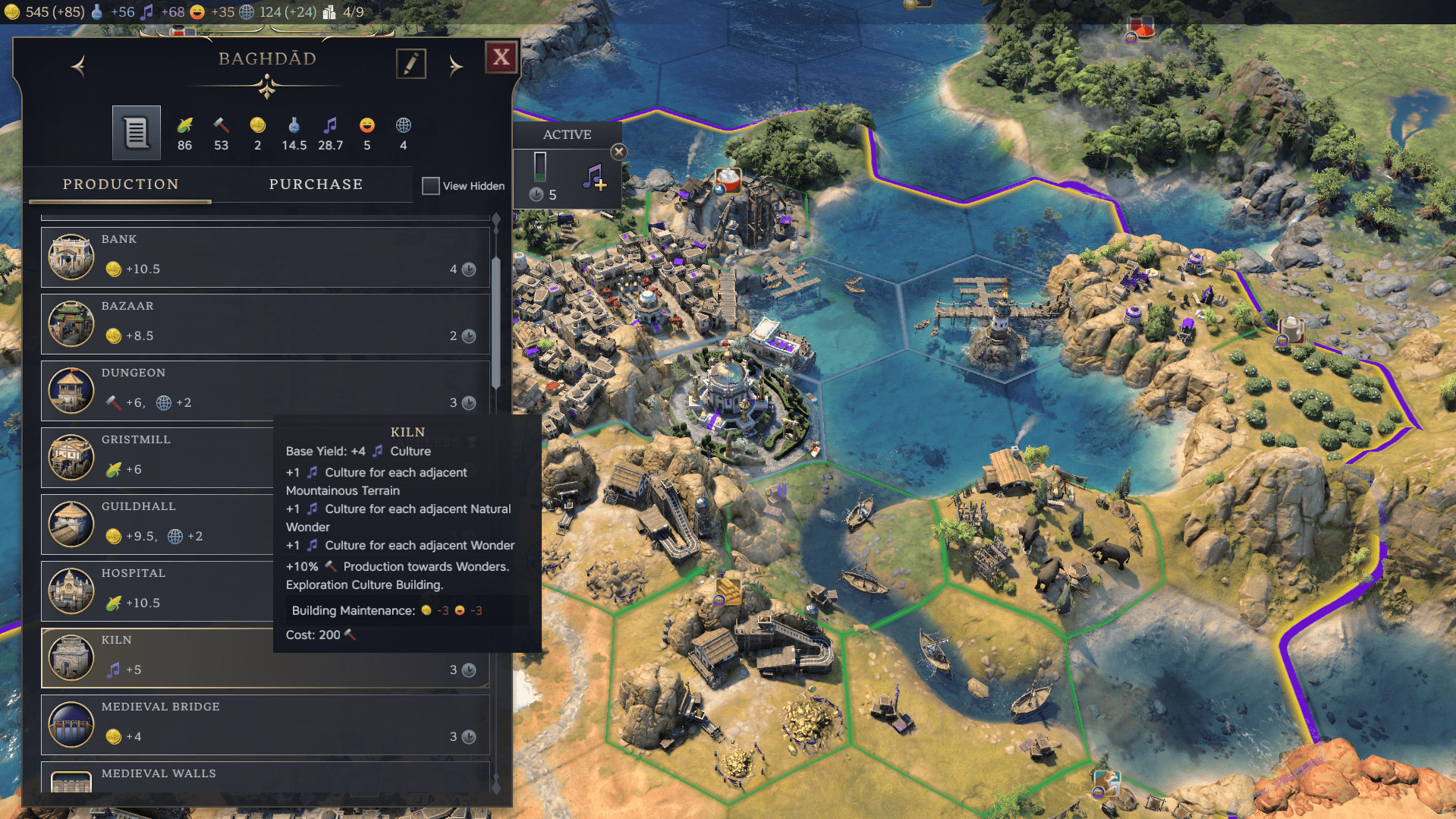Click the active culture project icon
This screenshot has height=819, width=1456.
pyautogui.click(x=594, y=177)
